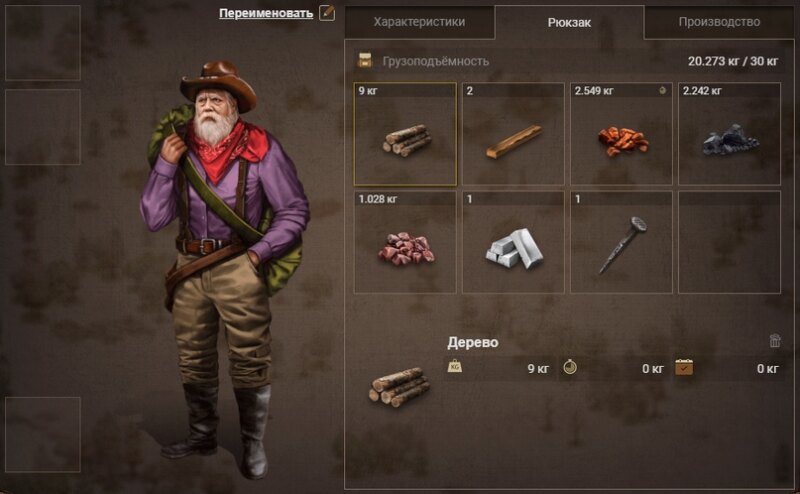Select the Рюкзак tab
800x494 pixels.
coord(569,22)
